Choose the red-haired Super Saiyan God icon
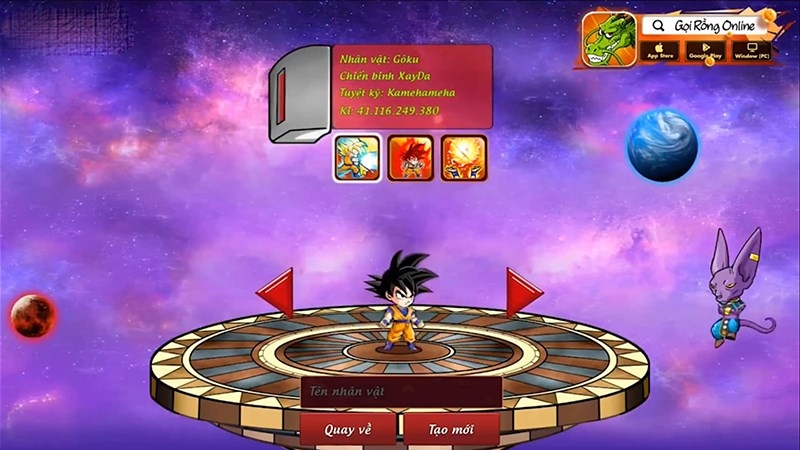 [x=411, y=158]
